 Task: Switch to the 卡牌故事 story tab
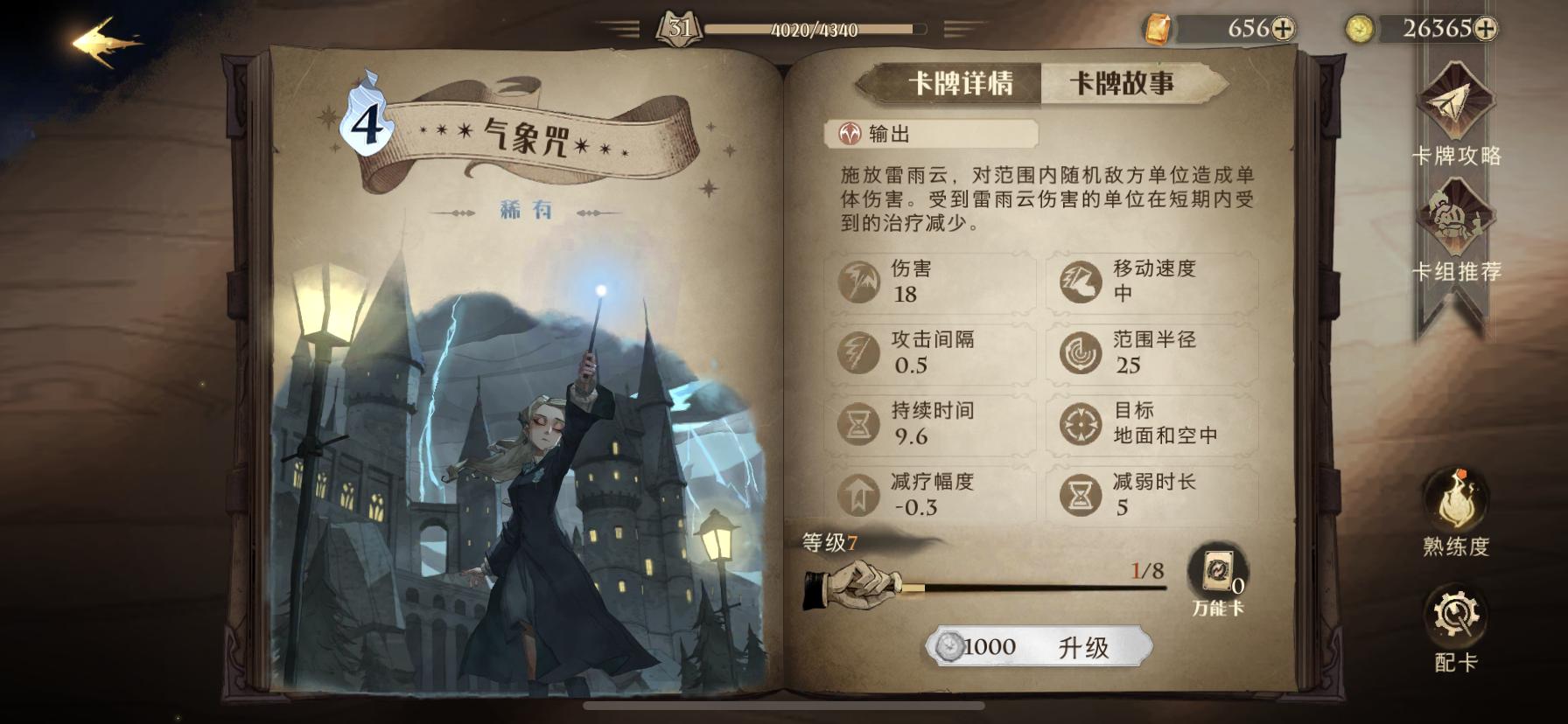(1123, 84)
